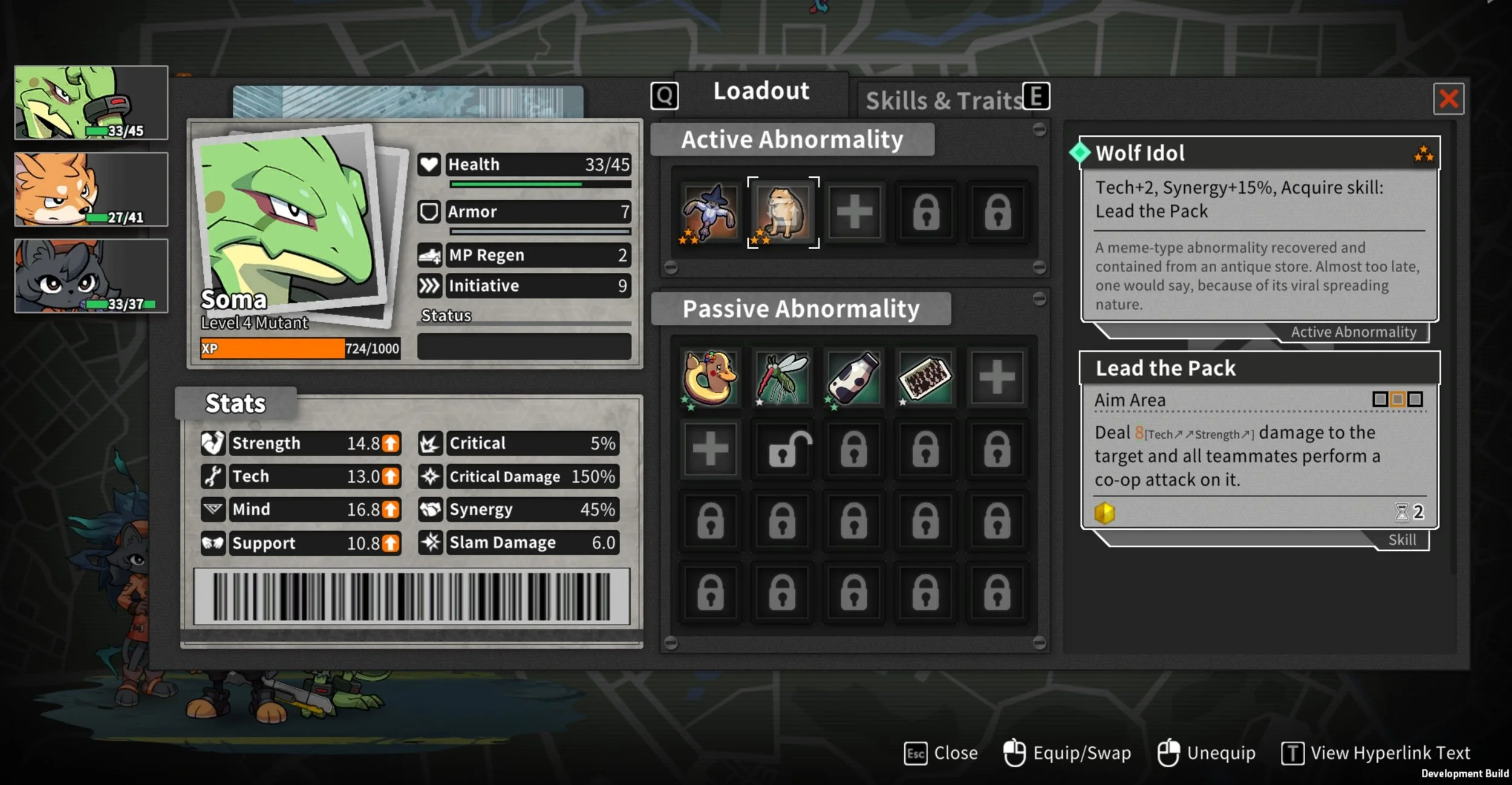The width and height of the screenshot is (1512, 785).
Task: Click the Support stat upgrade arrow
Action: tap(391, 543)
